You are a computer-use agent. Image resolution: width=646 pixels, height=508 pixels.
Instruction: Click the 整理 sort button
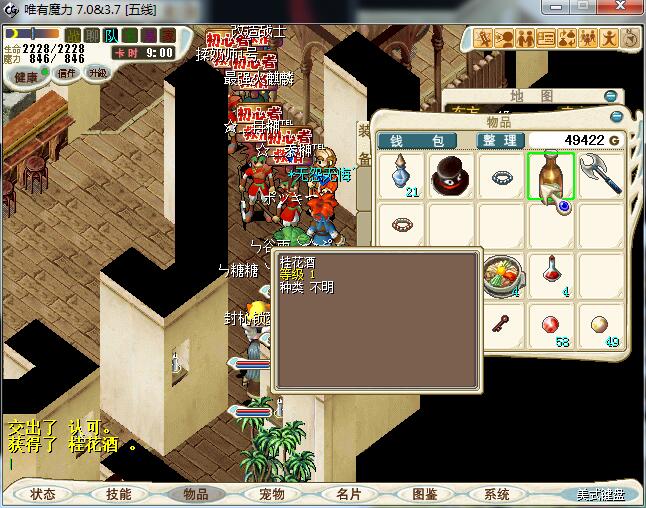496,141
